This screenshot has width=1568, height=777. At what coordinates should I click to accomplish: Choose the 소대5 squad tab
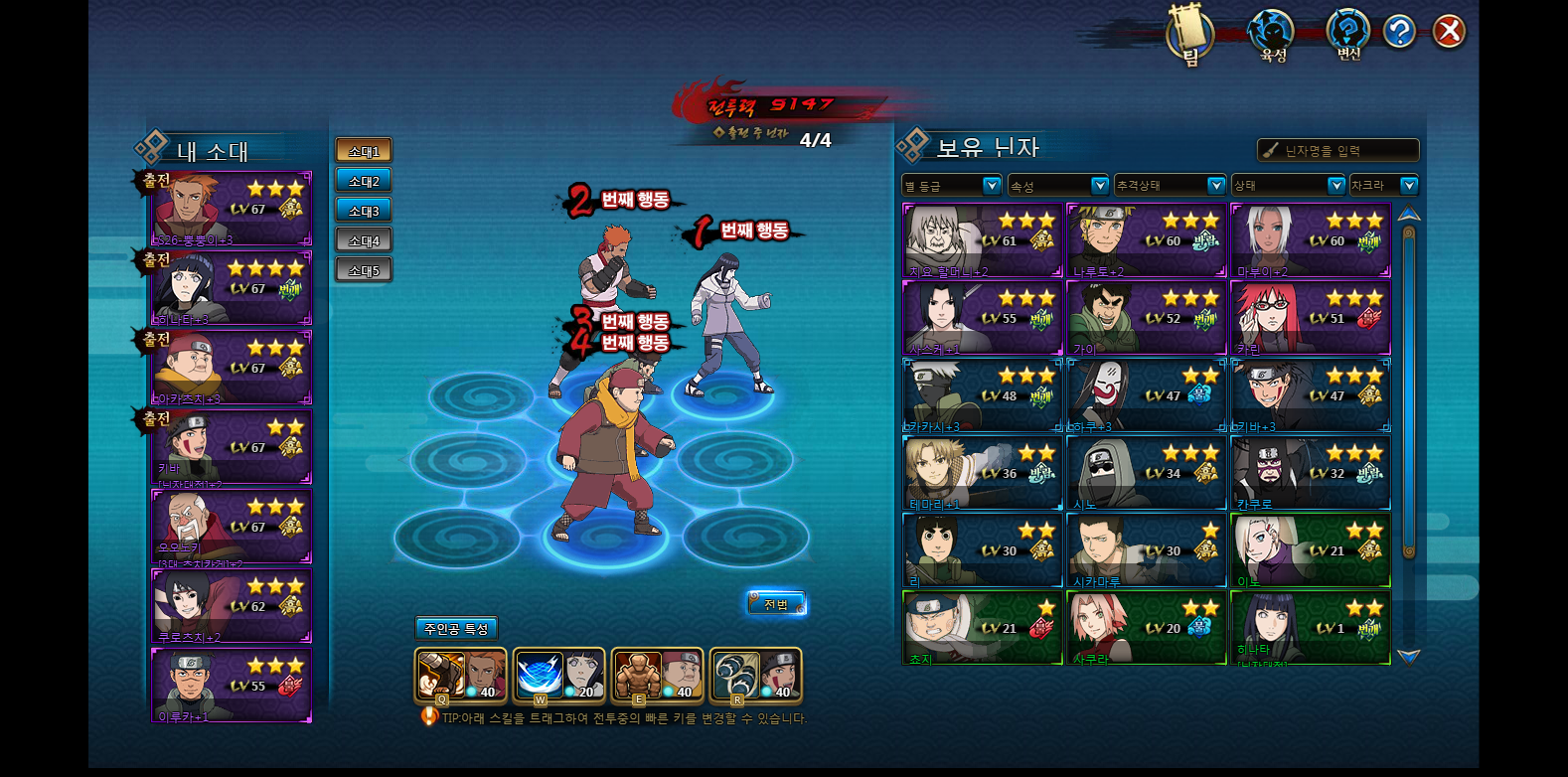pos(364,270)
